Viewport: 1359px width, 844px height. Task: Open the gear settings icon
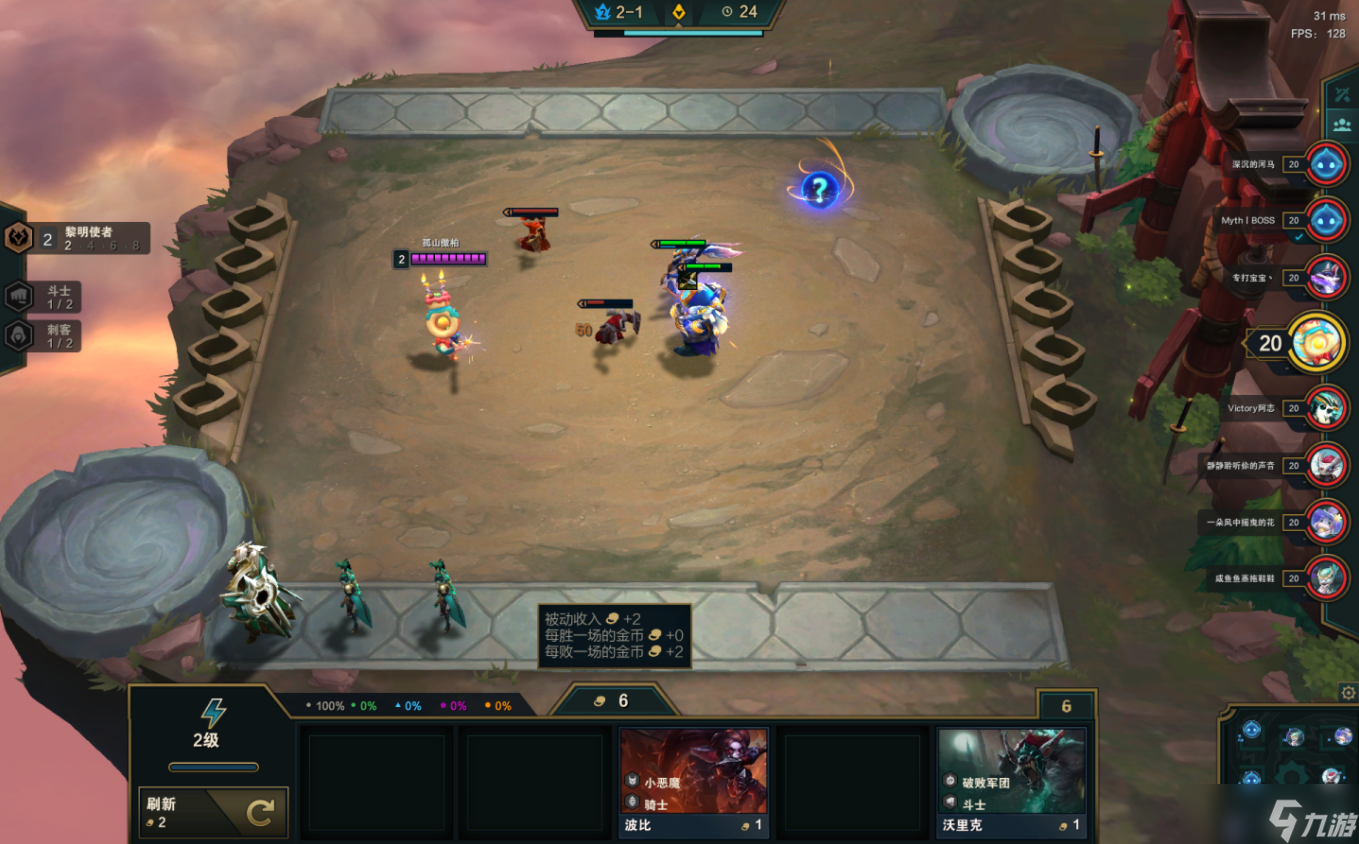(1348, 692)
